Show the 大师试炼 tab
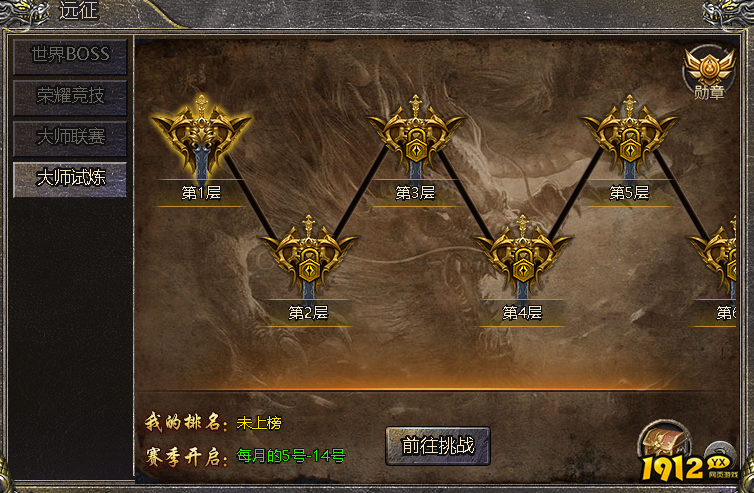This screenshot has width=754, height=493. [70, 178]
